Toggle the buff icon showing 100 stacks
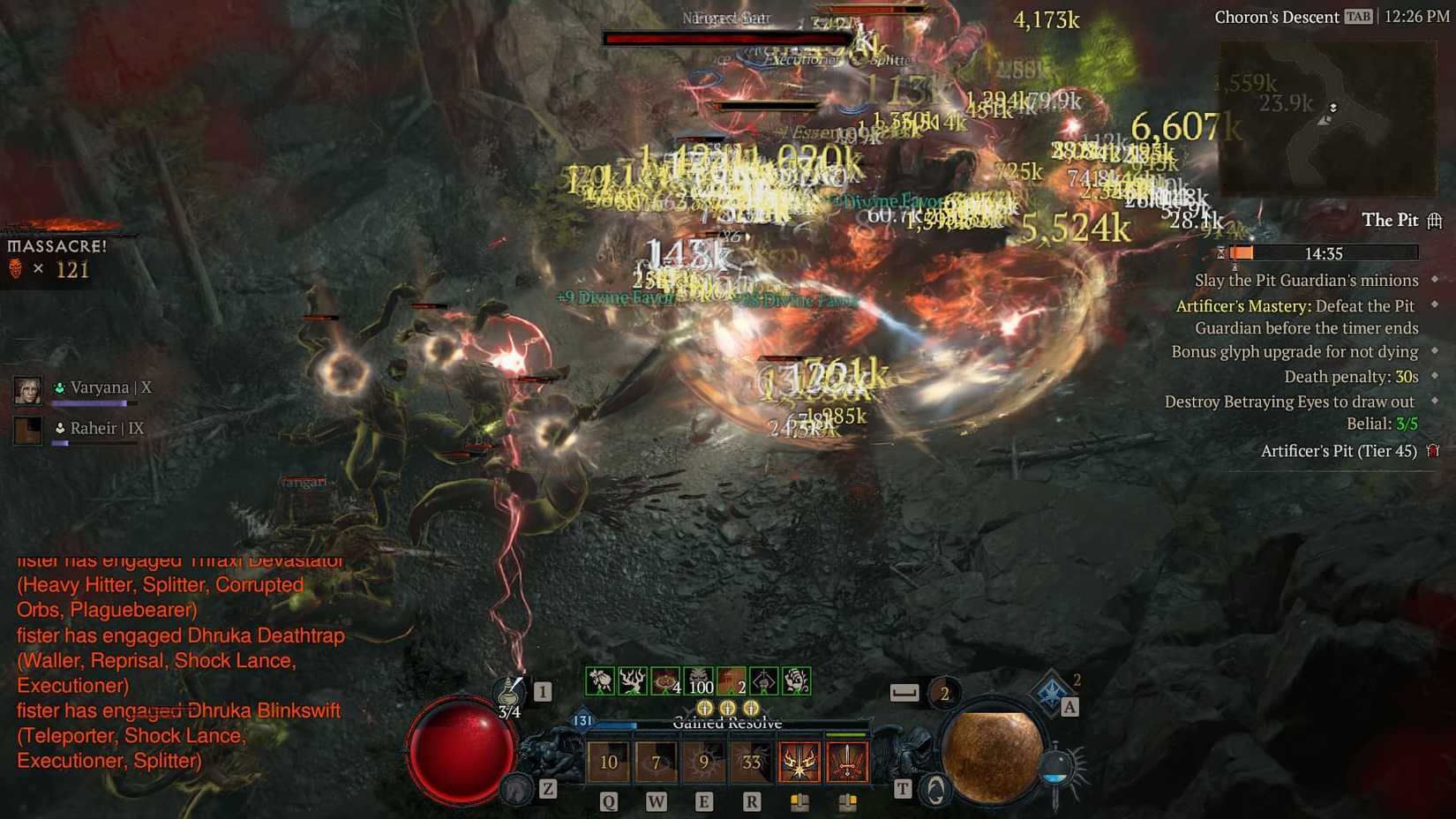Screen dimensions: 1456x819 696,682
